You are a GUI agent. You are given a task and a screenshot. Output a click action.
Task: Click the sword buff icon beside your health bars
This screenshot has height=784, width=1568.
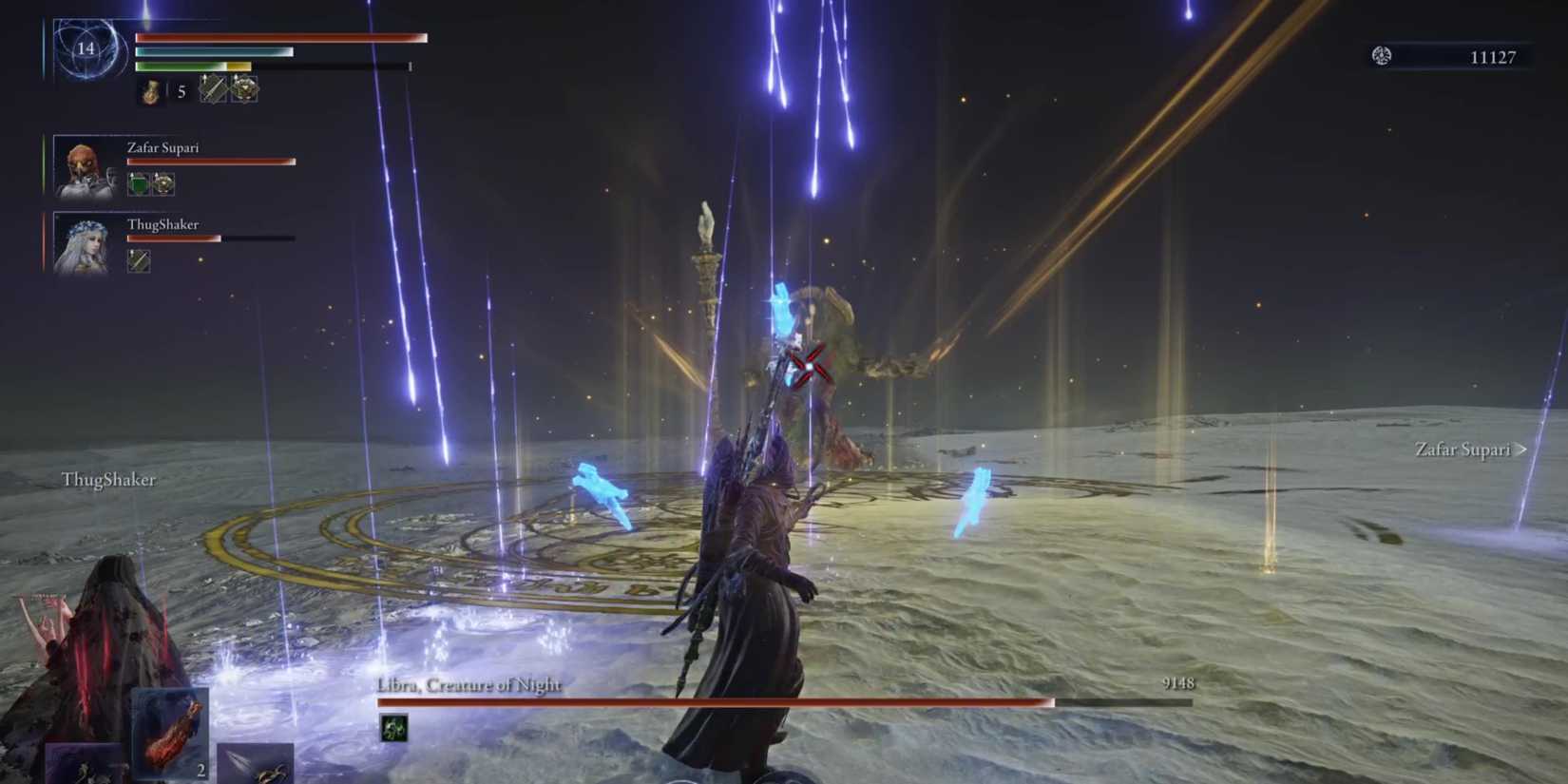point(211,90)
